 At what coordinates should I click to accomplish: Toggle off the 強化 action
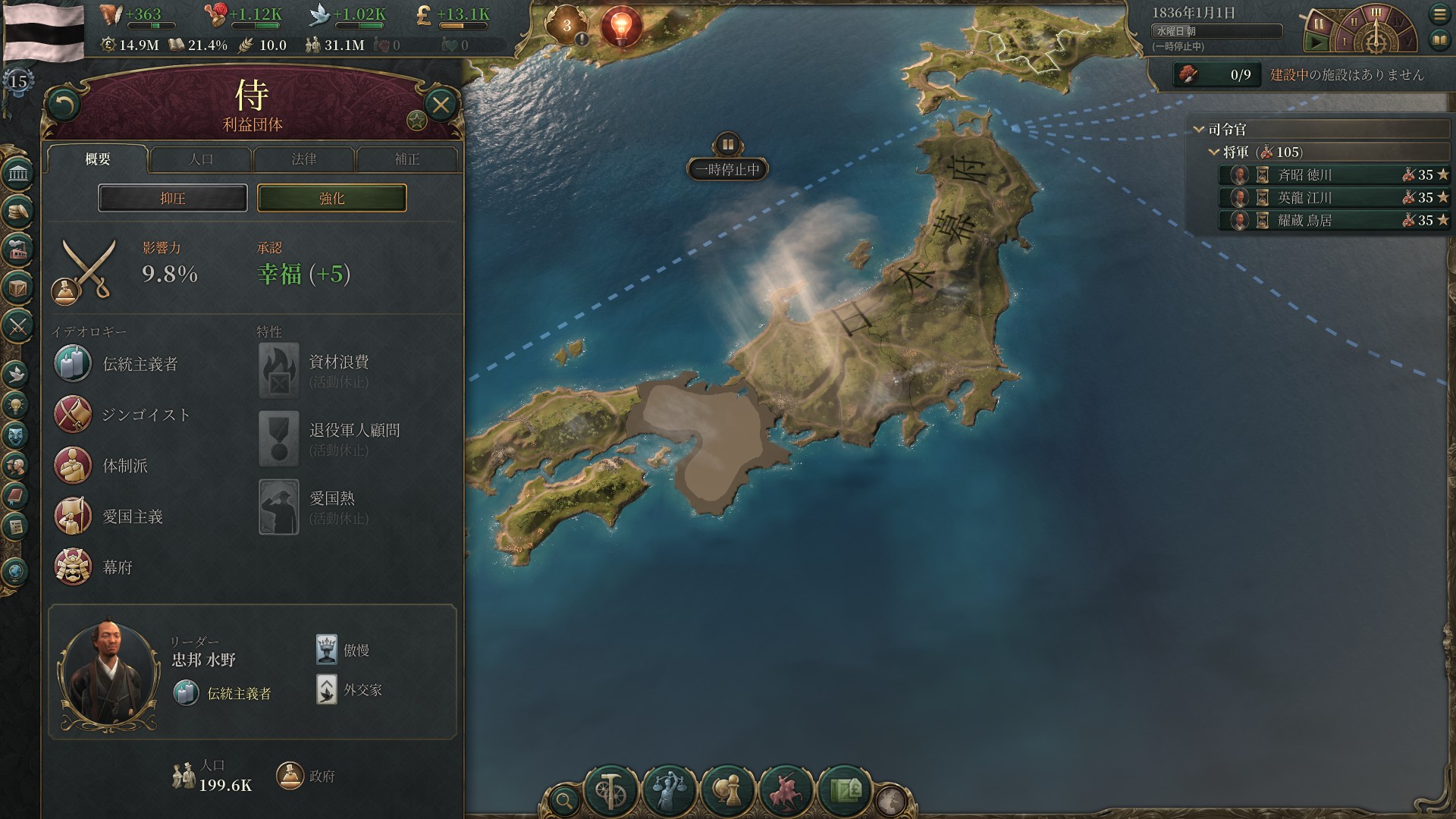point(331,198)
